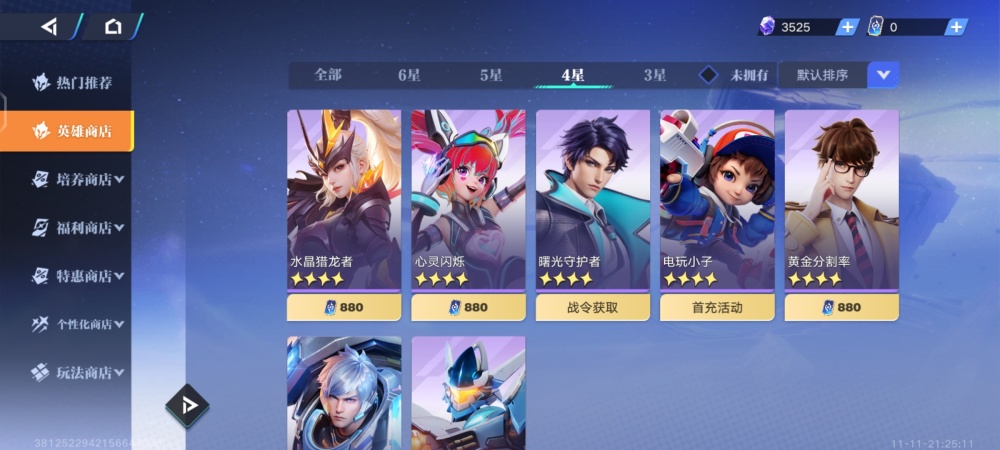
Task: Show 6星 heroes tab
Action: (x=409, y=75)
